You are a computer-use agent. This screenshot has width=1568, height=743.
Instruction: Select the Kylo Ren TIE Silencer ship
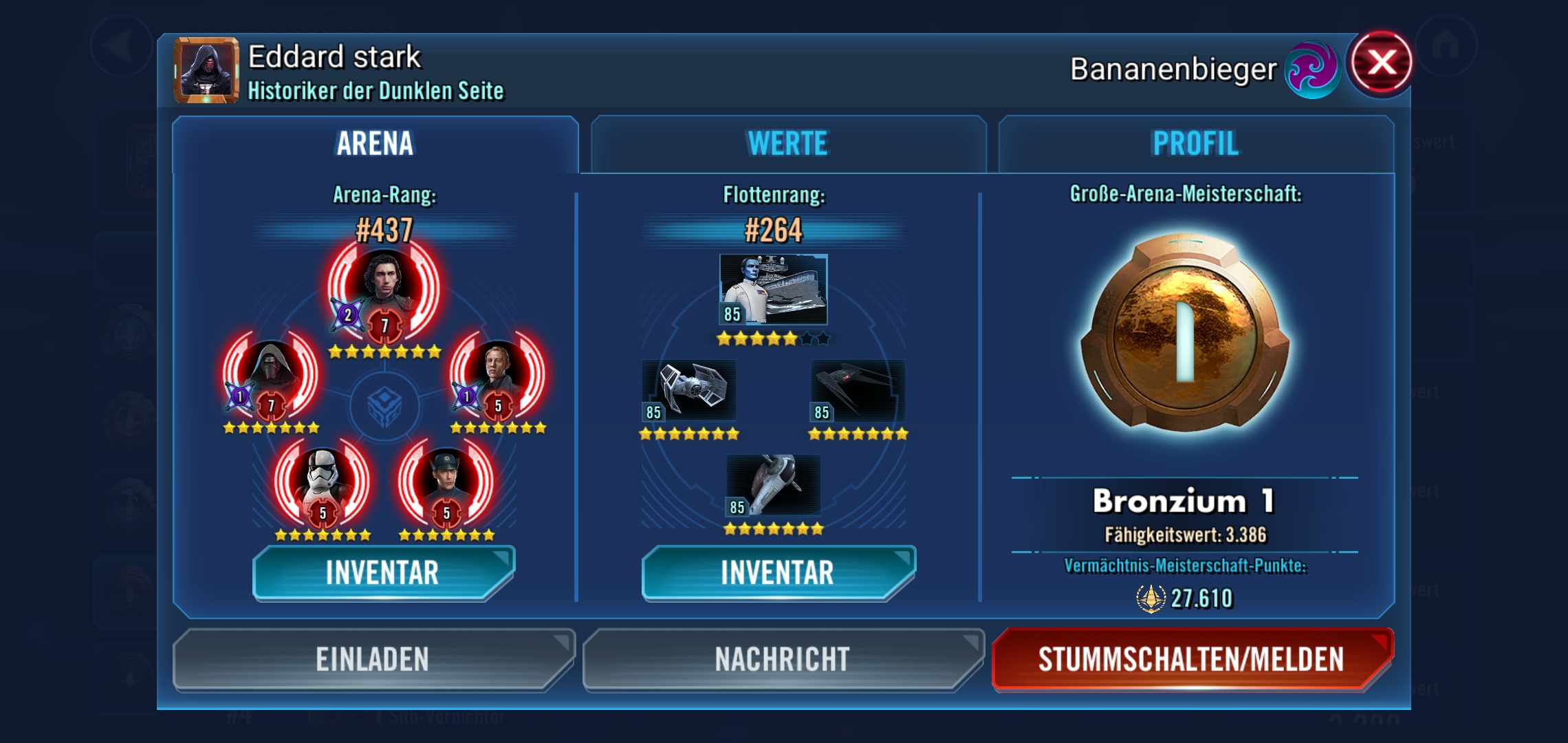coord(858,390)
